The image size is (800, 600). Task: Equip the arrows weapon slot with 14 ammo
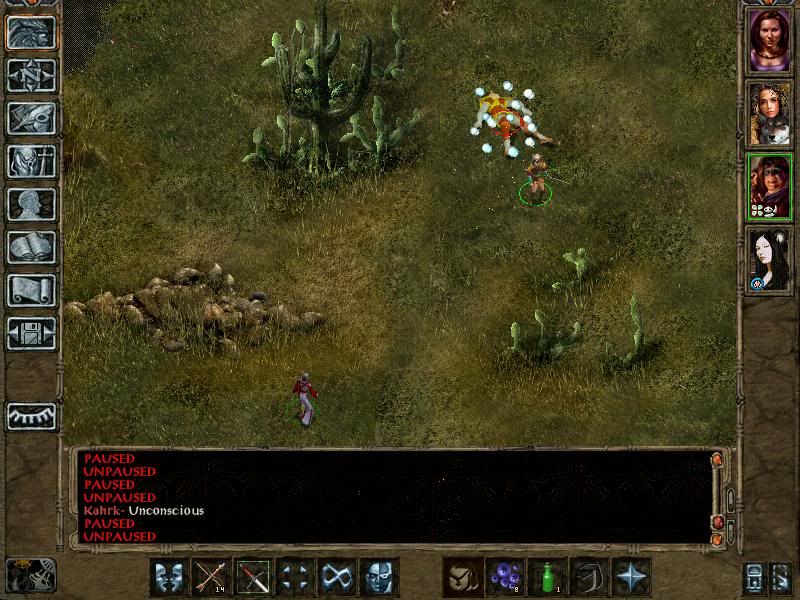pos(212,577)
